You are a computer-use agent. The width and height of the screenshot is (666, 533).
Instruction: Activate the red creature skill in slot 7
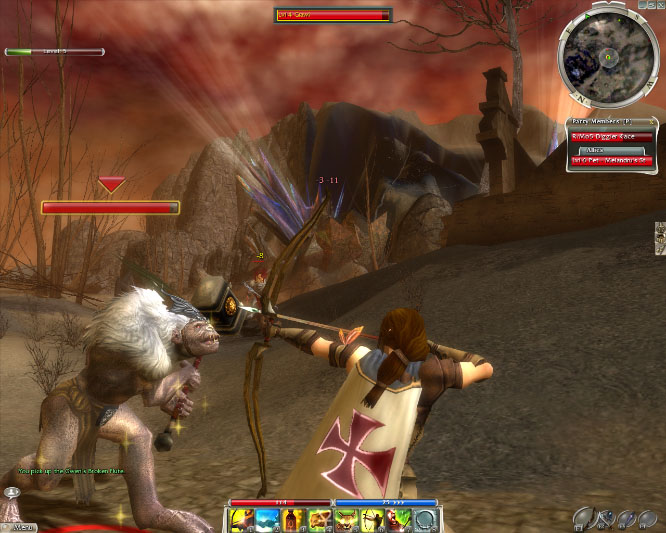coord(397,519)
